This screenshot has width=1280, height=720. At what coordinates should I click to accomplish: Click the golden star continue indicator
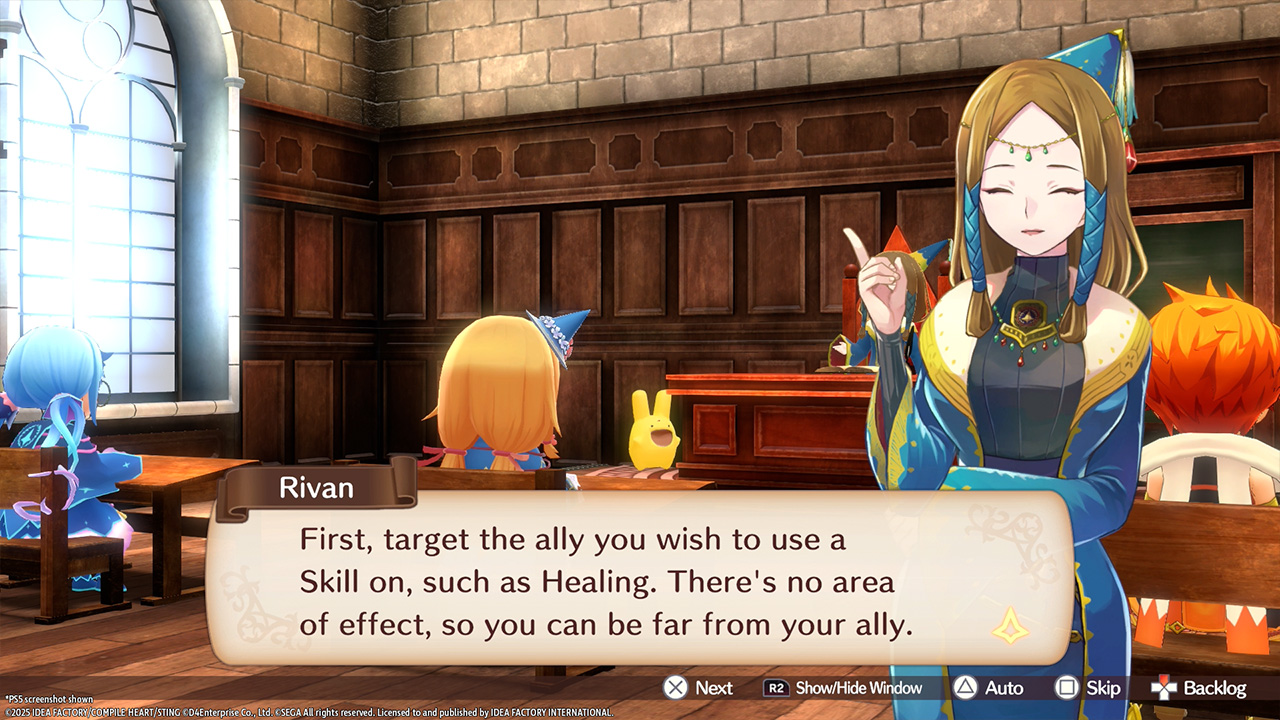[1011, 626]
